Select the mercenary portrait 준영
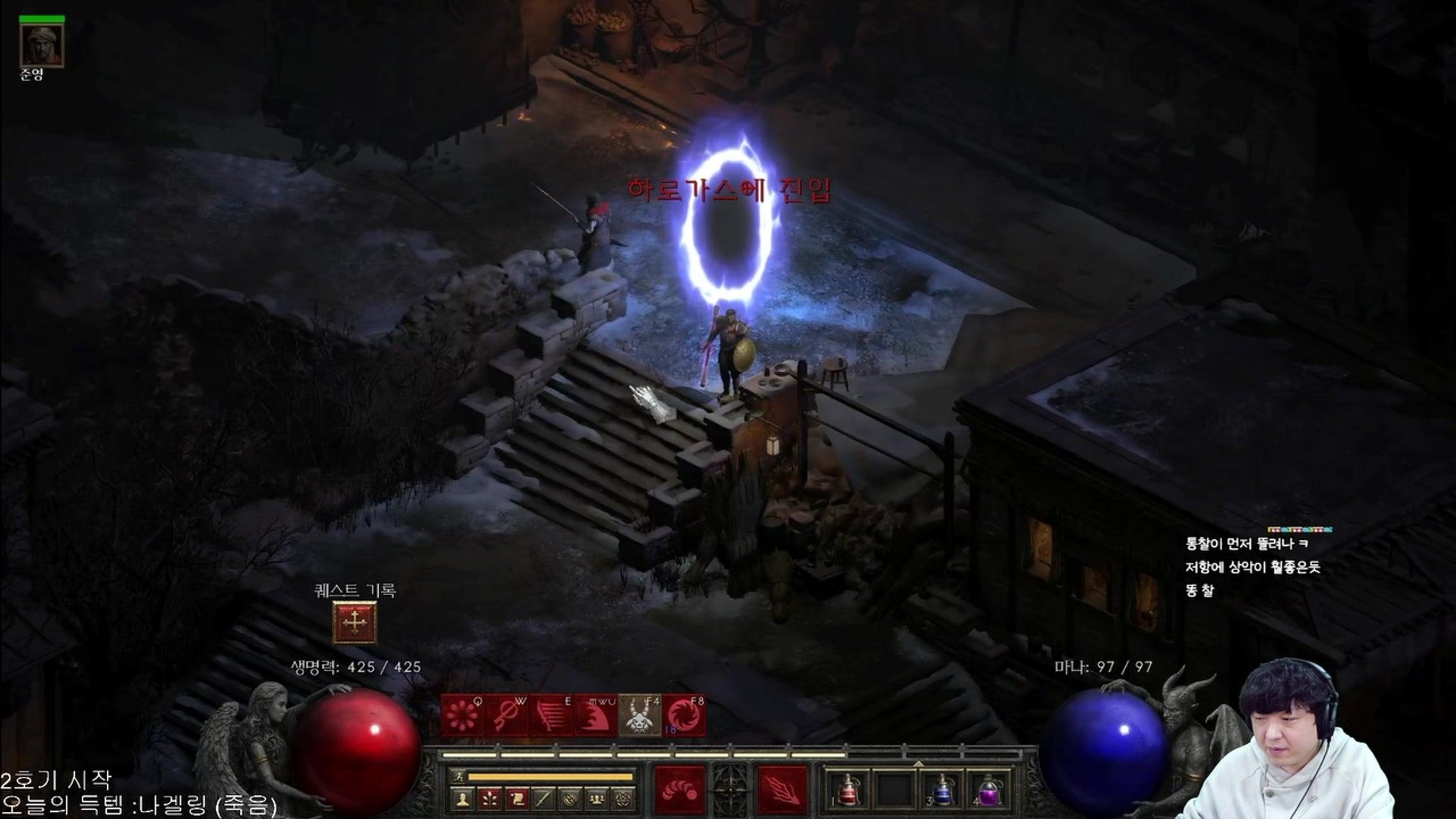This screenshot has width=1456, height=819. pos(42,45)
